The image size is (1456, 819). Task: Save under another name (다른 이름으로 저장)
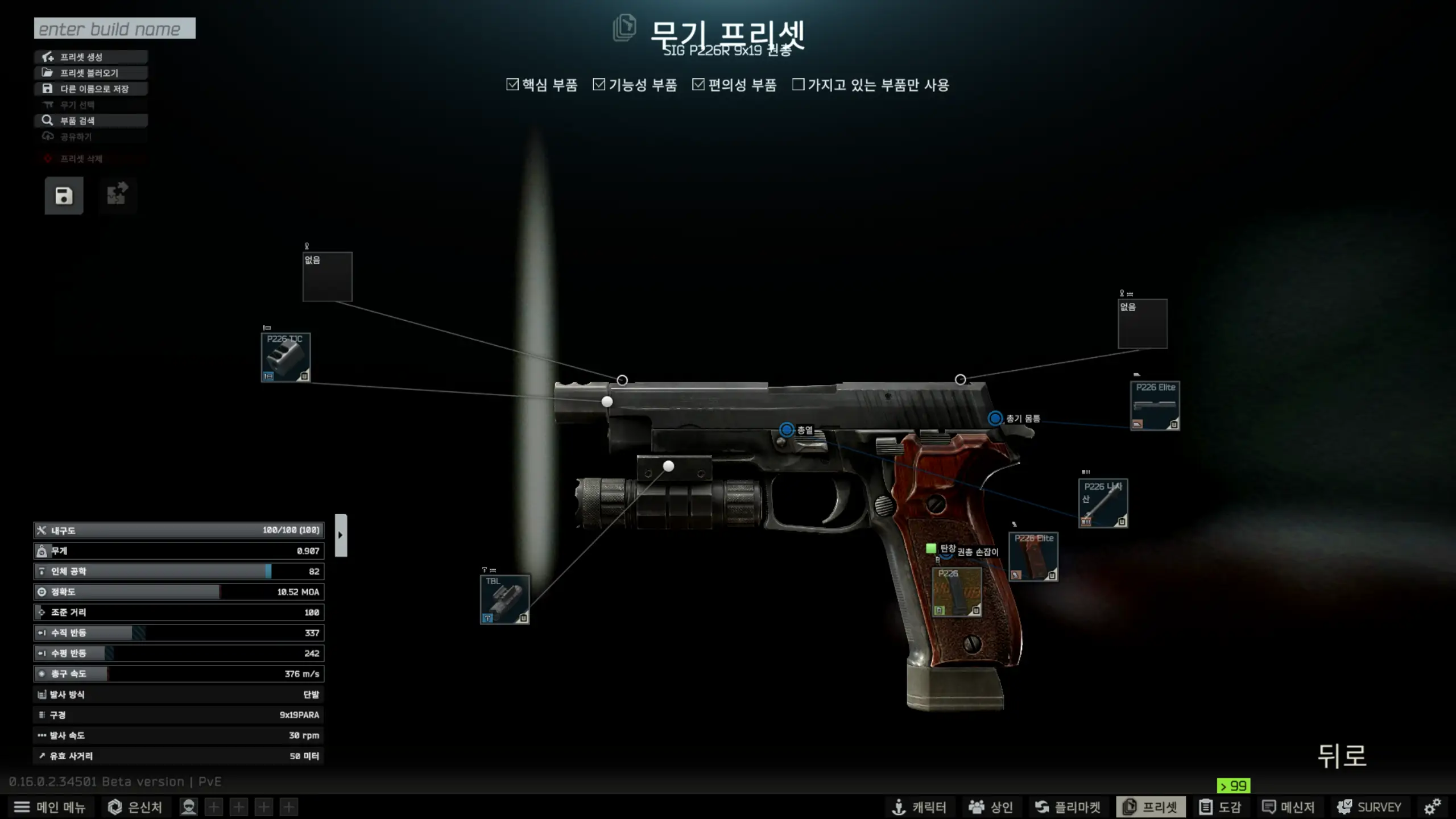(x=91, y=89)
